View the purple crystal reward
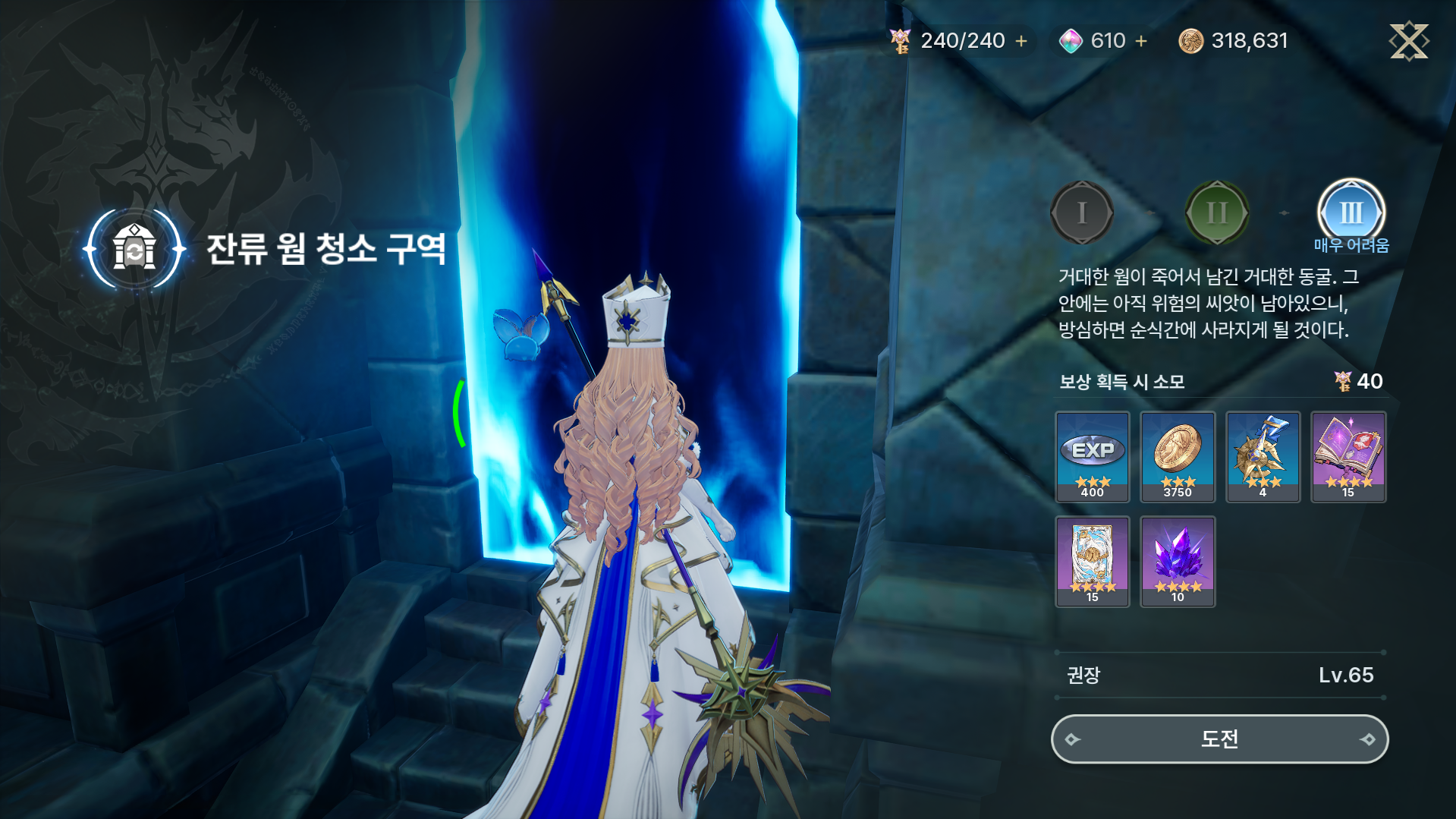The width and height of the screenshot is (1456, 819). pos(1178,561)
